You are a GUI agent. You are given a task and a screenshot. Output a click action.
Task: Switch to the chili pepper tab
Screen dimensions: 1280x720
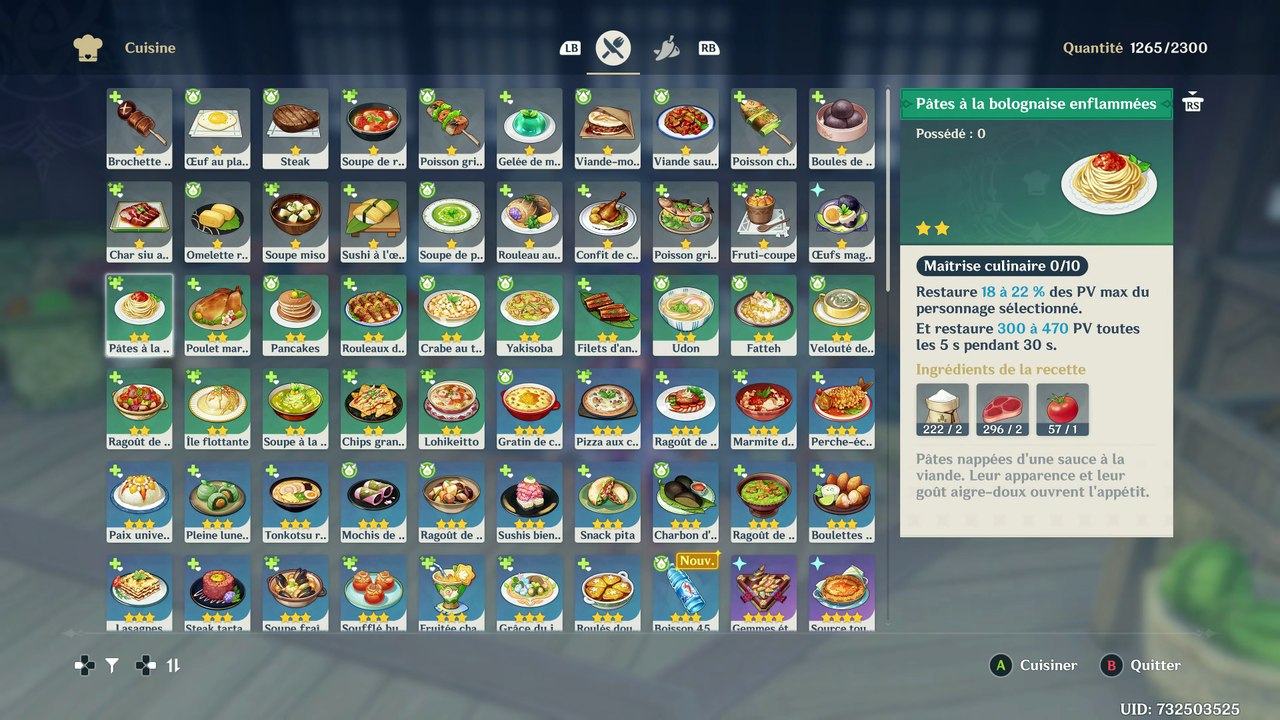(666, 48)
